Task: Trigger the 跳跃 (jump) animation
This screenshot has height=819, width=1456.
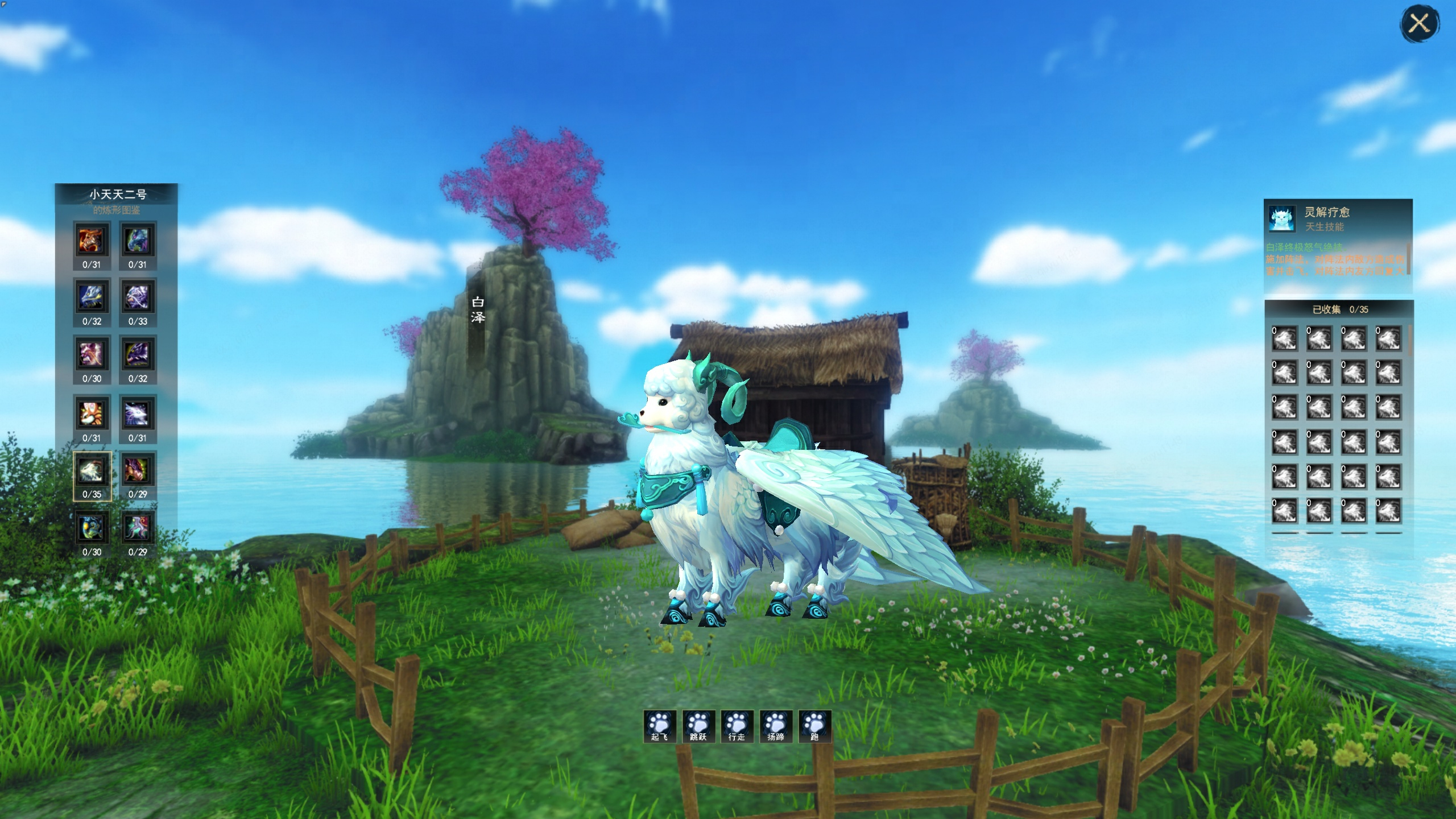Action: click(698, 726)
